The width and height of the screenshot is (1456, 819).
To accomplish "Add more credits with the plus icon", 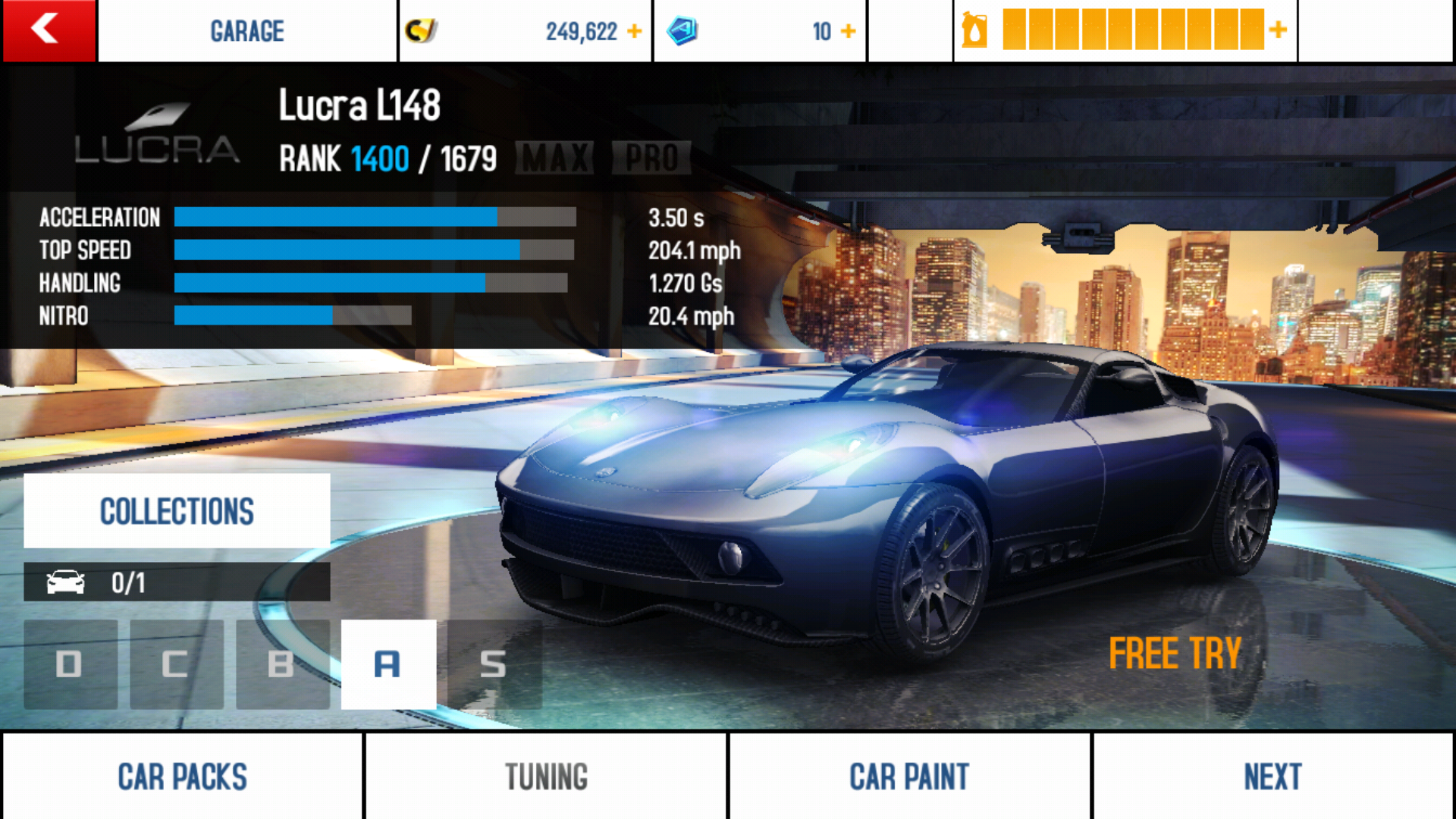I will pos(635,31).
